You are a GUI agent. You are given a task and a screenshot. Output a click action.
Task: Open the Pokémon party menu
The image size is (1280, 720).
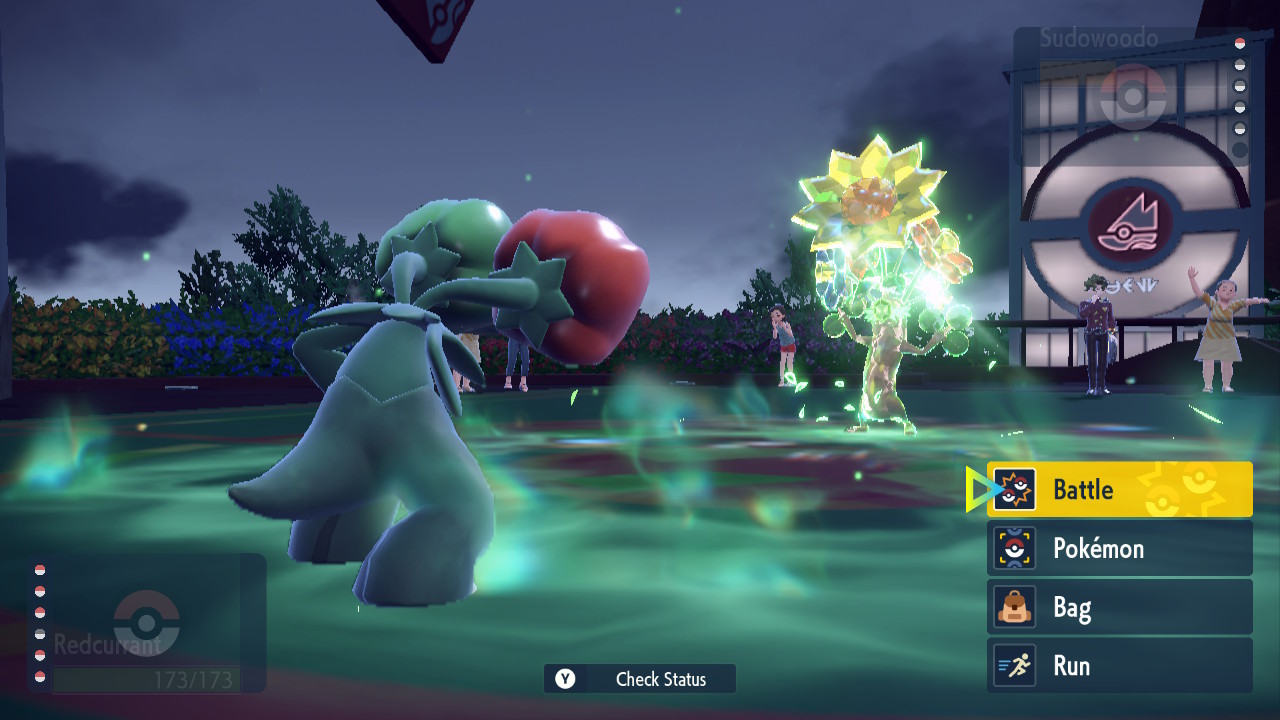[x=1119, y=549]
